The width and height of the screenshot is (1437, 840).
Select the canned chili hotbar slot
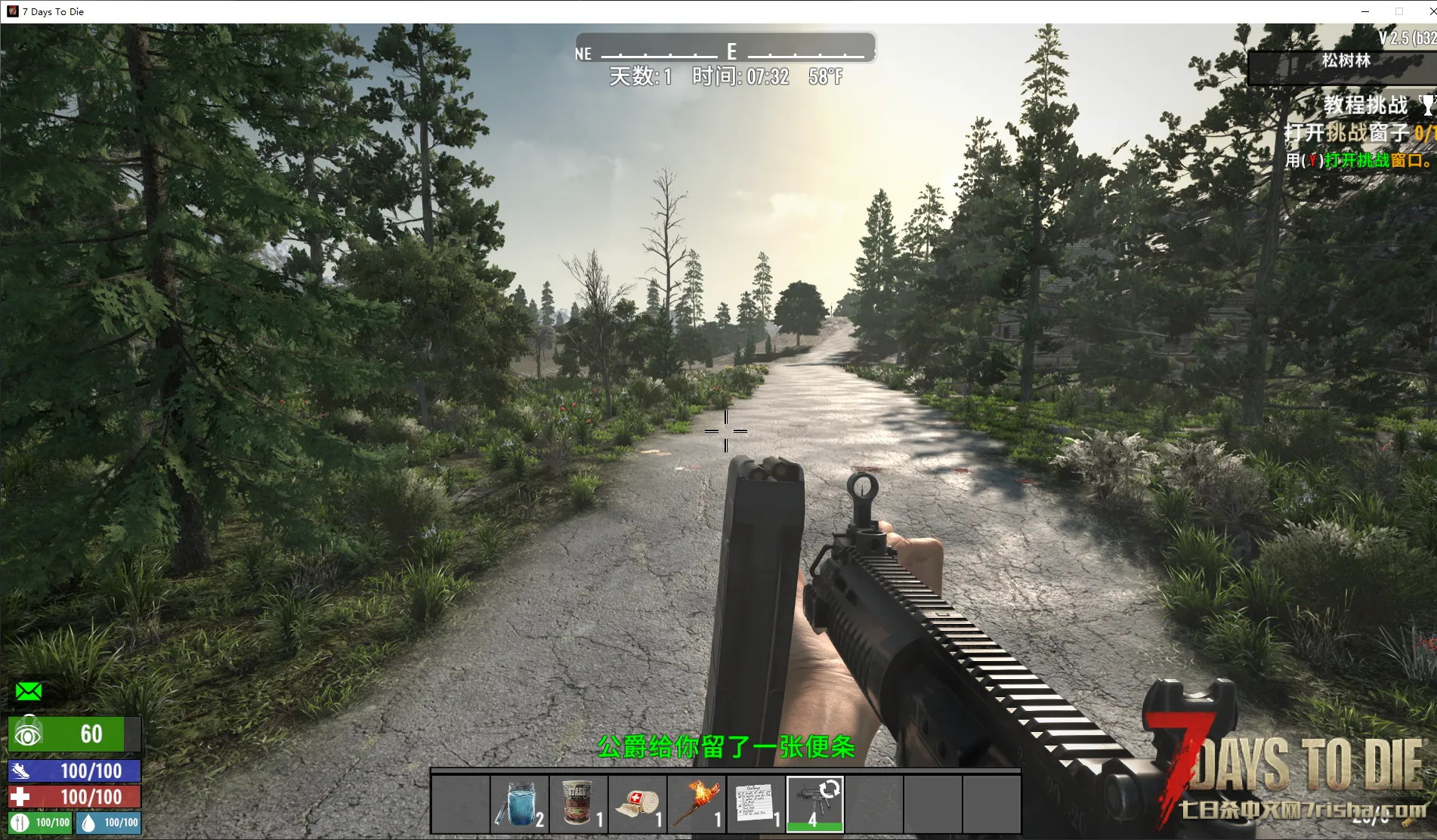pyautogui.click(x=578, y=804)
